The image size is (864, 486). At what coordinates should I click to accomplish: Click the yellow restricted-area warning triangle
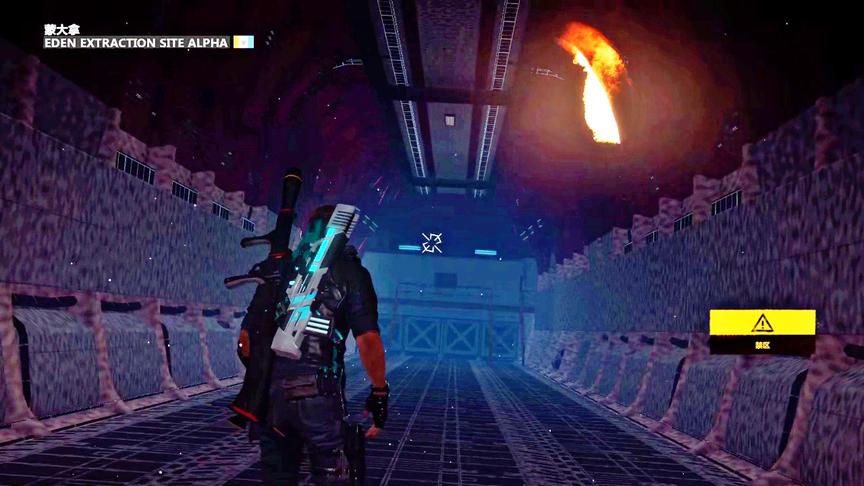click(762, 322)
